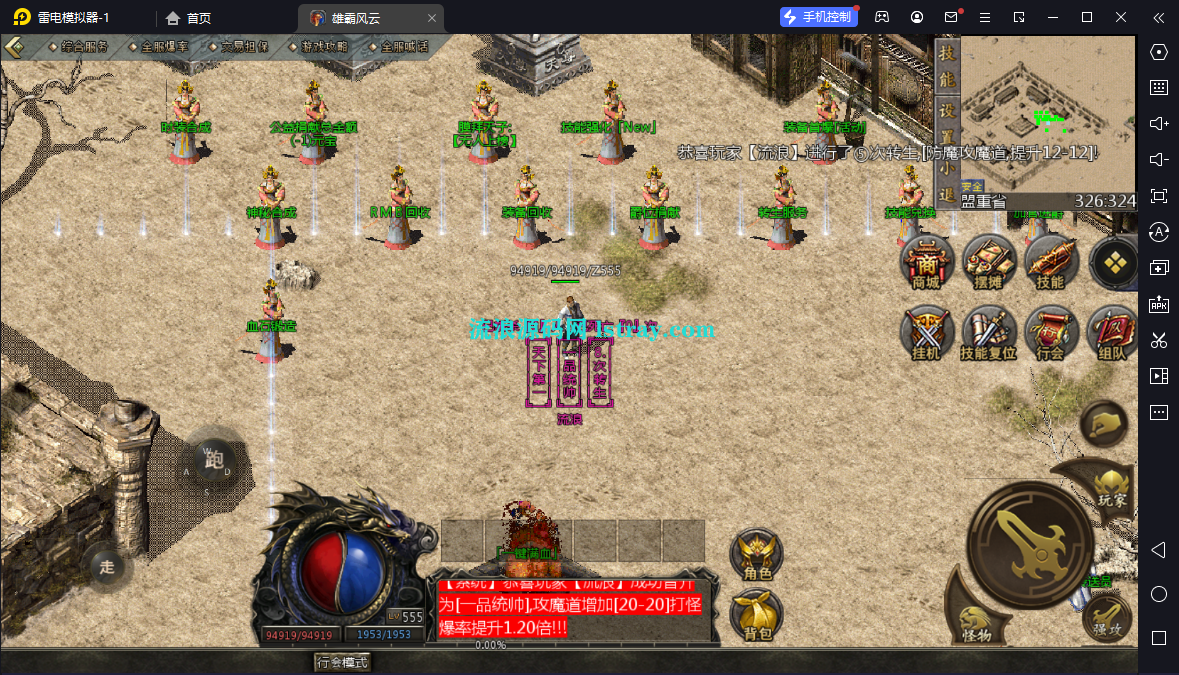
Task: Open the 行会 guild icon
Action: point(1050,333)
